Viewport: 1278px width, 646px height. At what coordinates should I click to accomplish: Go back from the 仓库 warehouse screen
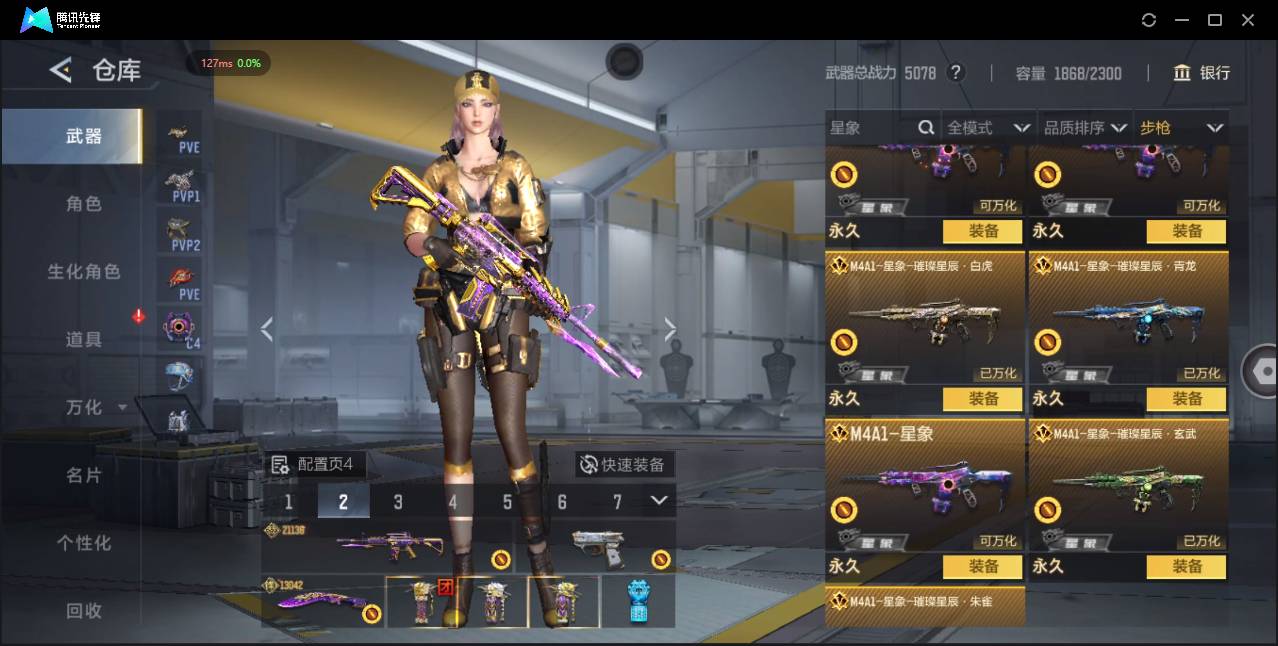click(61, 70)
